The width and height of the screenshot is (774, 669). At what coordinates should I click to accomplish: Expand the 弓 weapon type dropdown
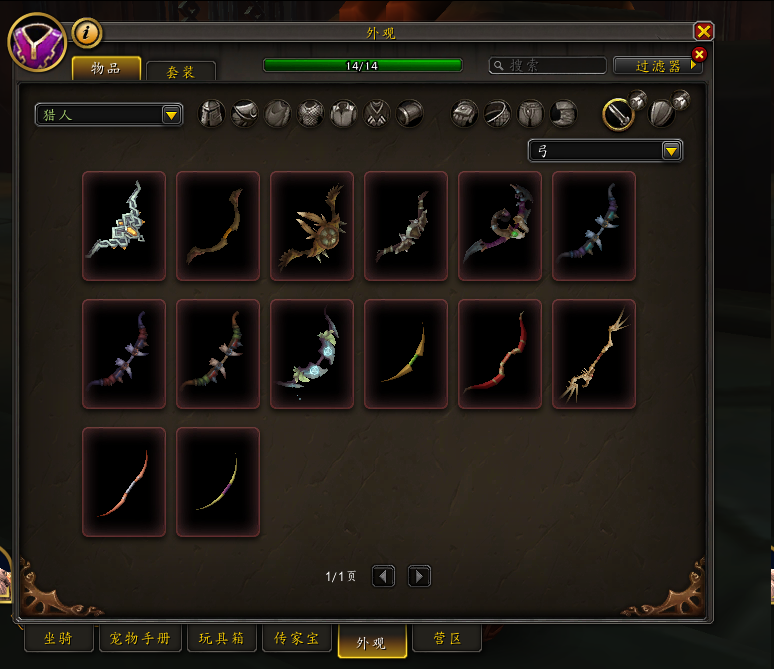(604, 151)
